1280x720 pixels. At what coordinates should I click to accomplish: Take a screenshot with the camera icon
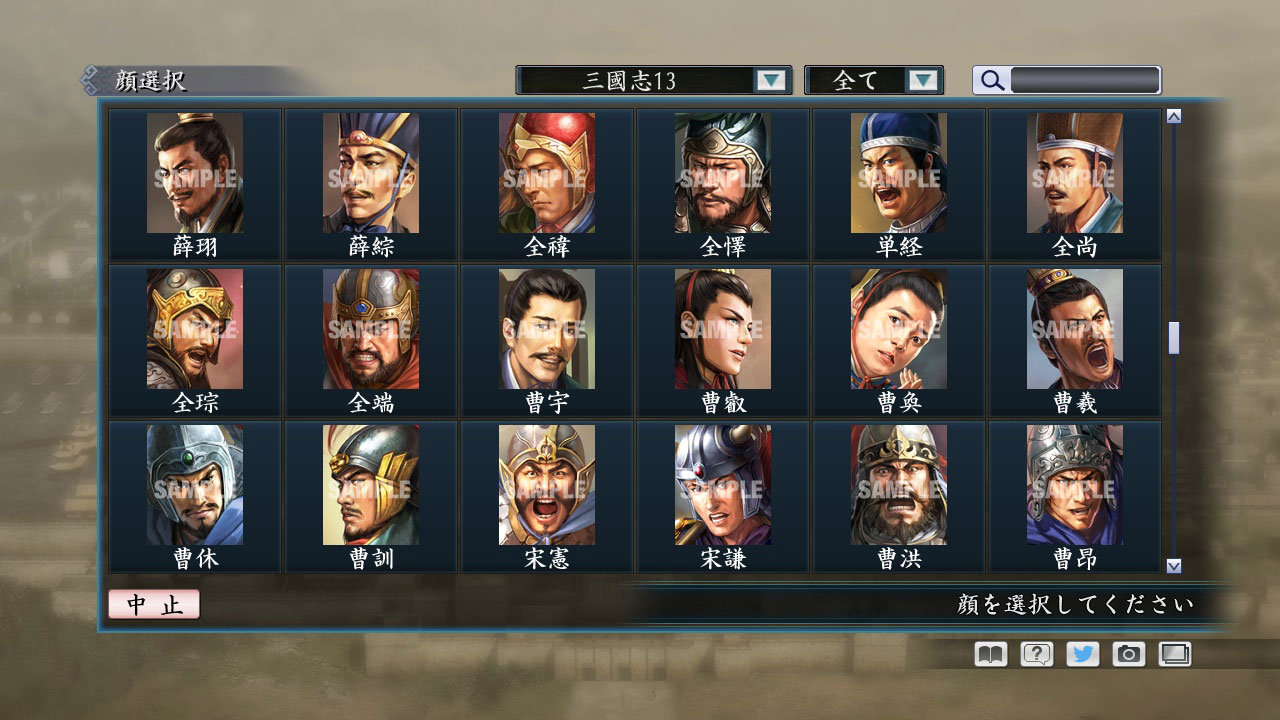click(1127, 653)
